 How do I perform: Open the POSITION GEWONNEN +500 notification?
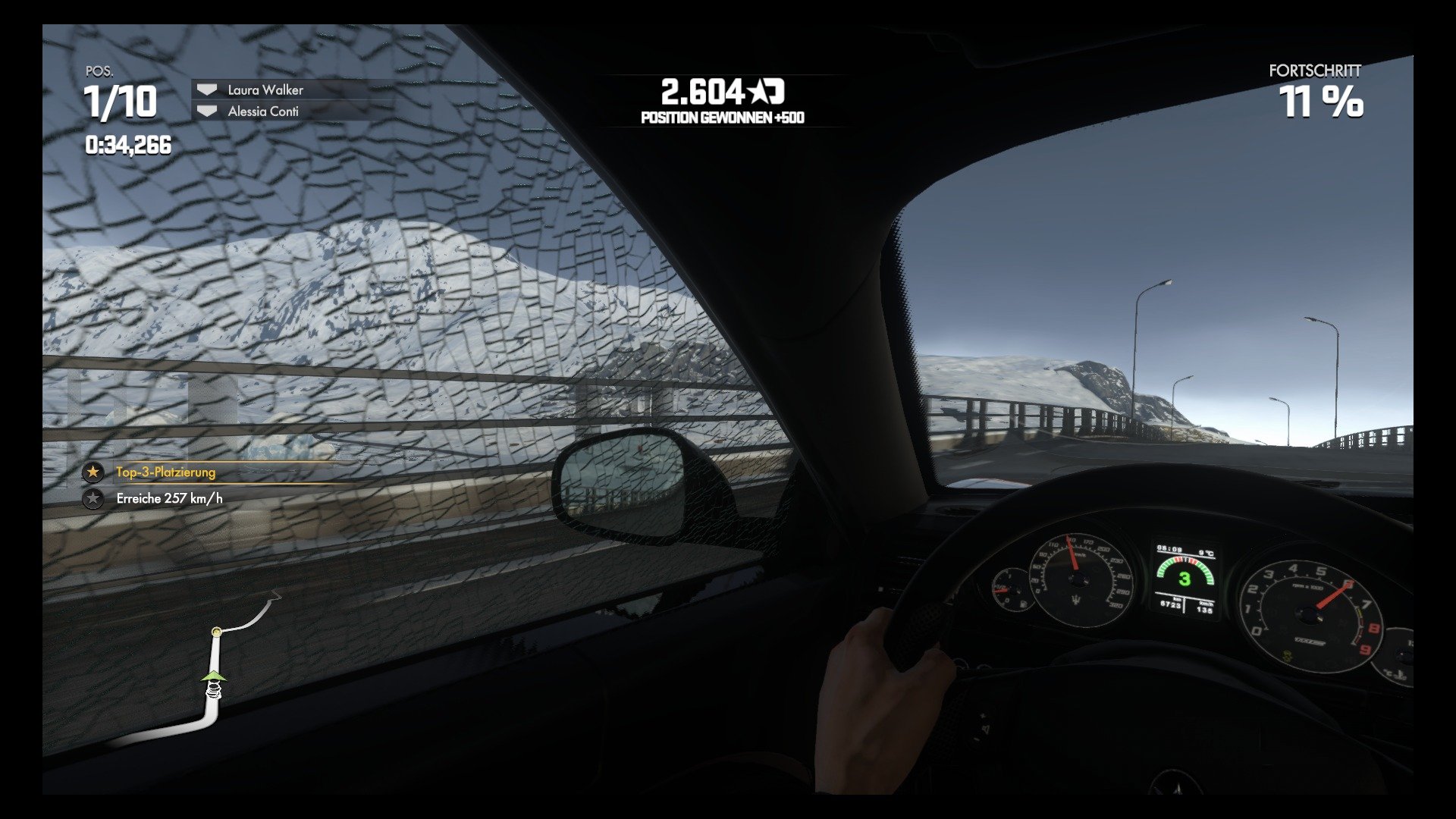724,118
